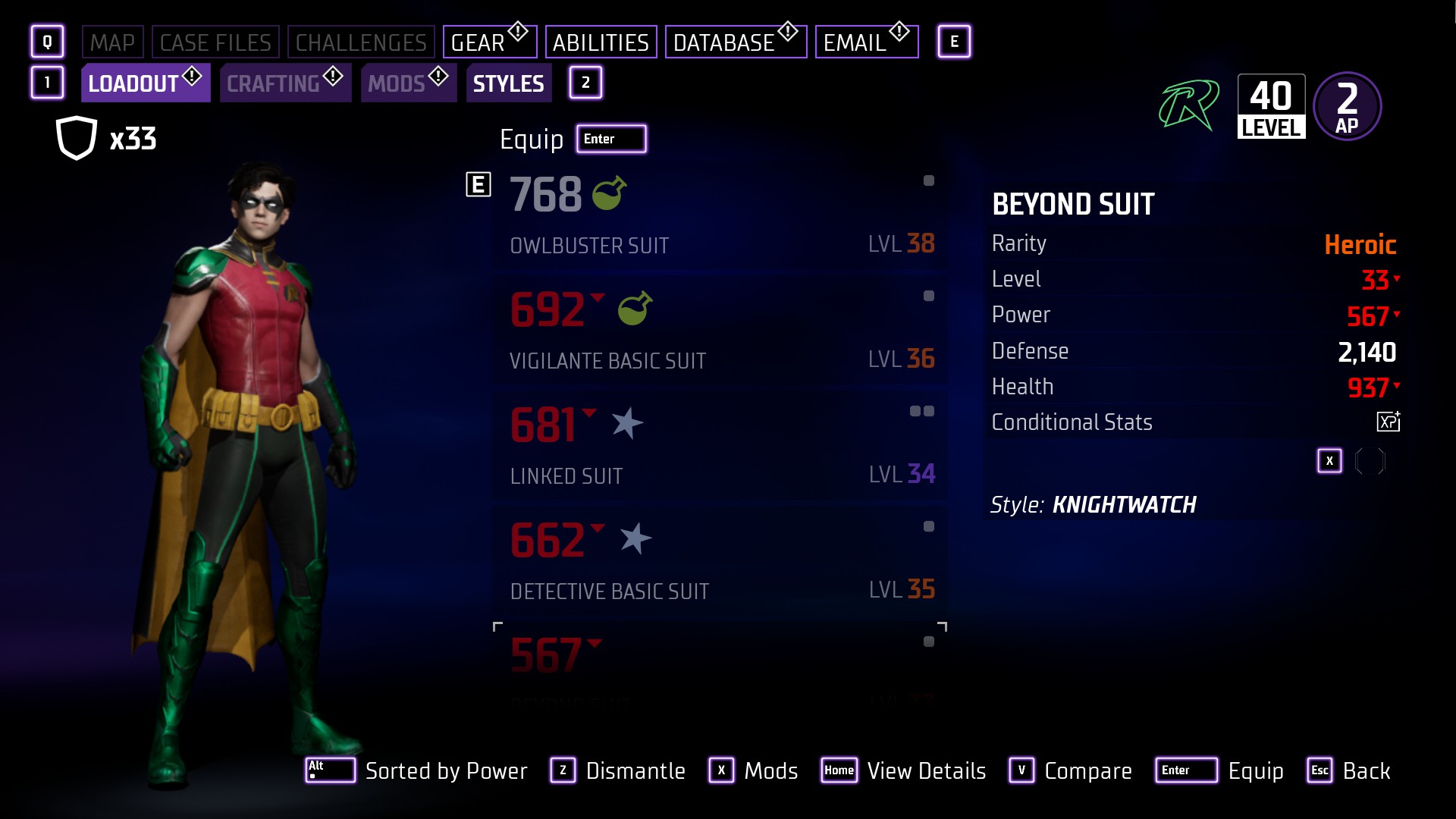Switch to Case Files tab
This screenshot has width=1456, height=819.
(x=215, y=42)
